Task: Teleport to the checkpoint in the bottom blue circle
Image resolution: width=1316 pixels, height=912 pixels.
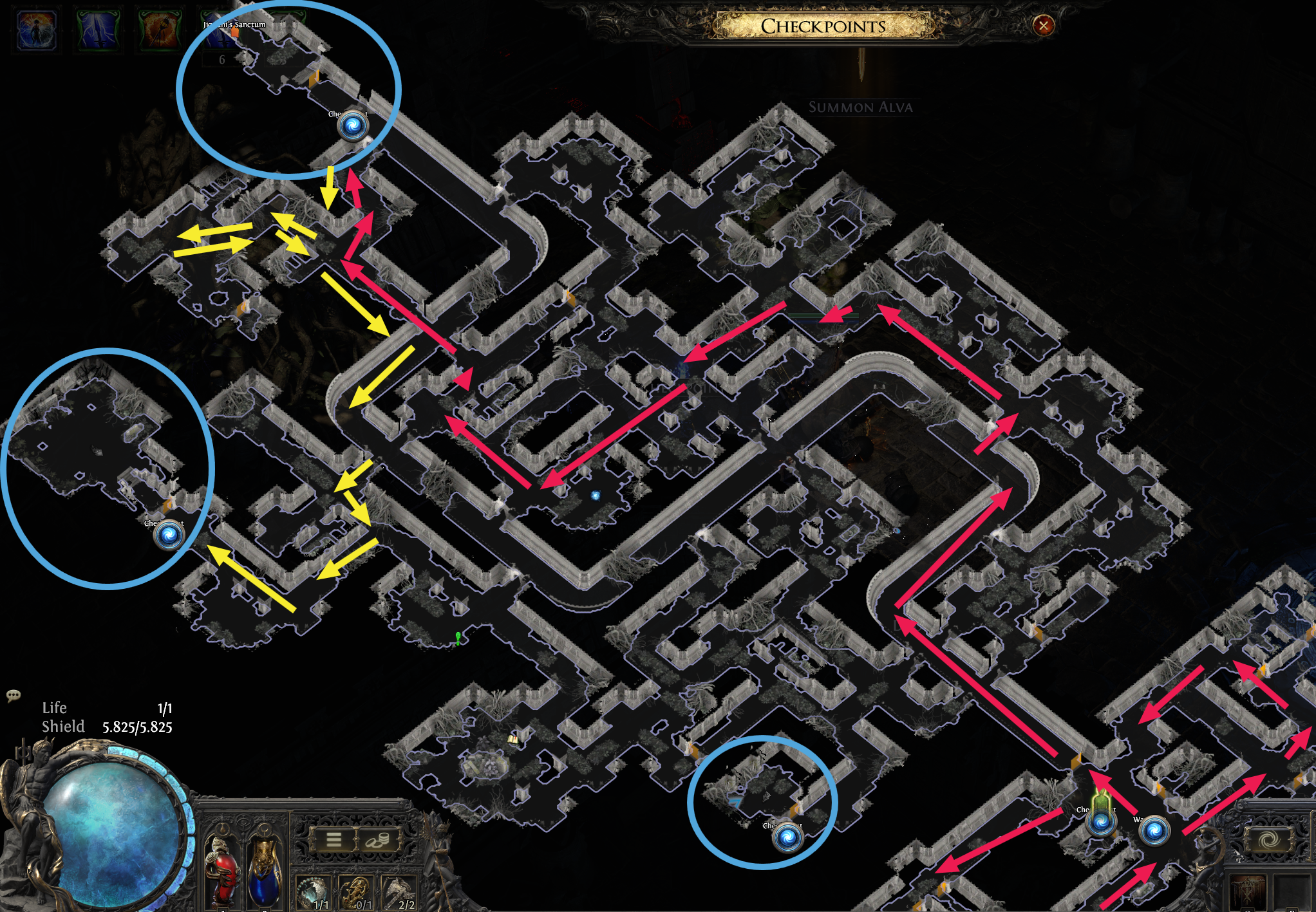Action: click(x=787, y=837)
